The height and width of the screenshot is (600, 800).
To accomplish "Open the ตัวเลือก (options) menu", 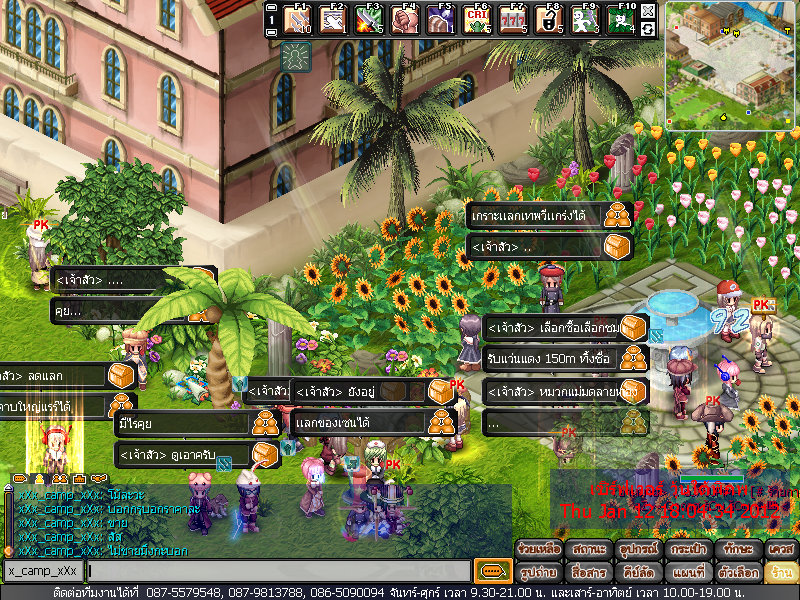I will (737, 573).
